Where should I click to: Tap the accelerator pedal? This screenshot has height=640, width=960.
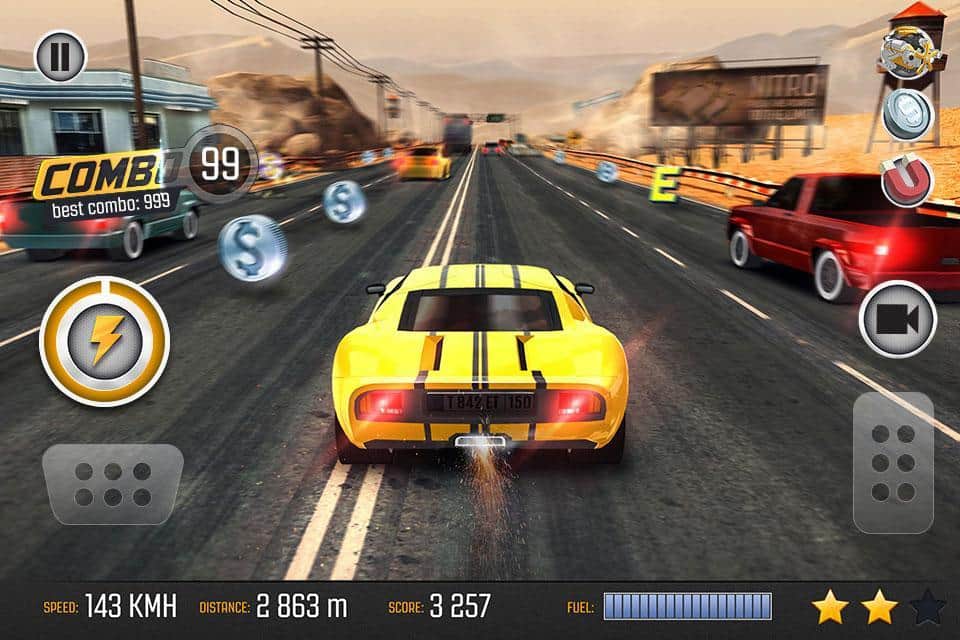point(893,462)
